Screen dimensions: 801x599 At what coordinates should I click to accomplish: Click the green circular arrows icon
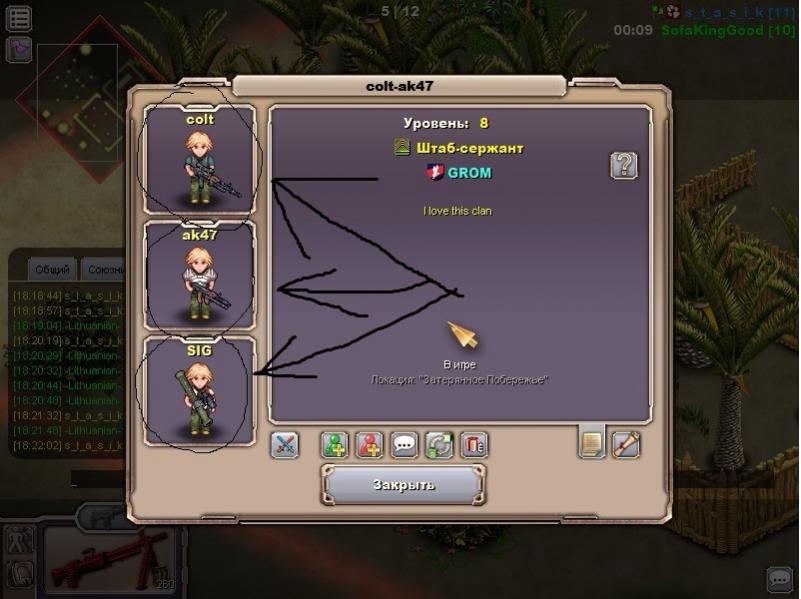439,445
